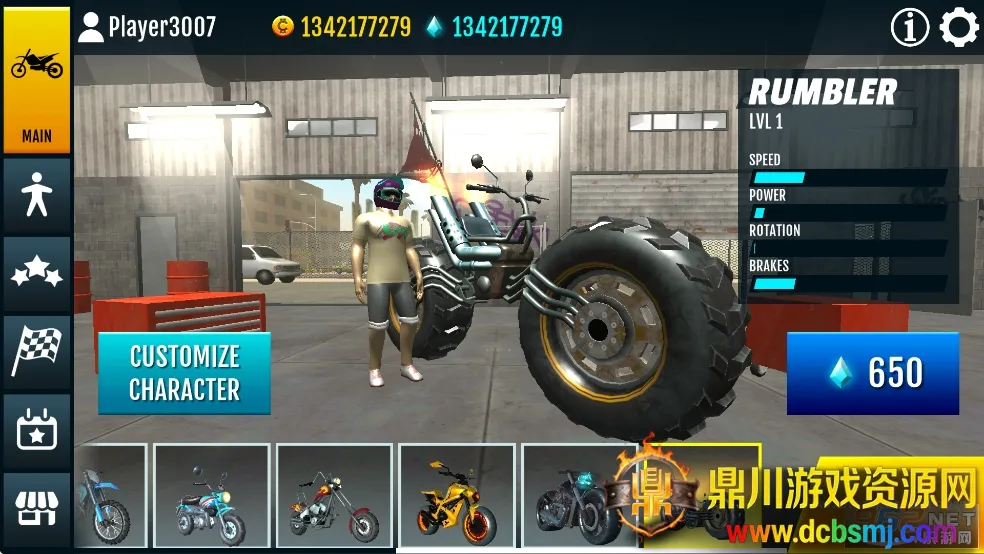Tap the Customize Character button
Image resolution: width=984 pixels, height=554 pixels.
click(x=184, y=372)
